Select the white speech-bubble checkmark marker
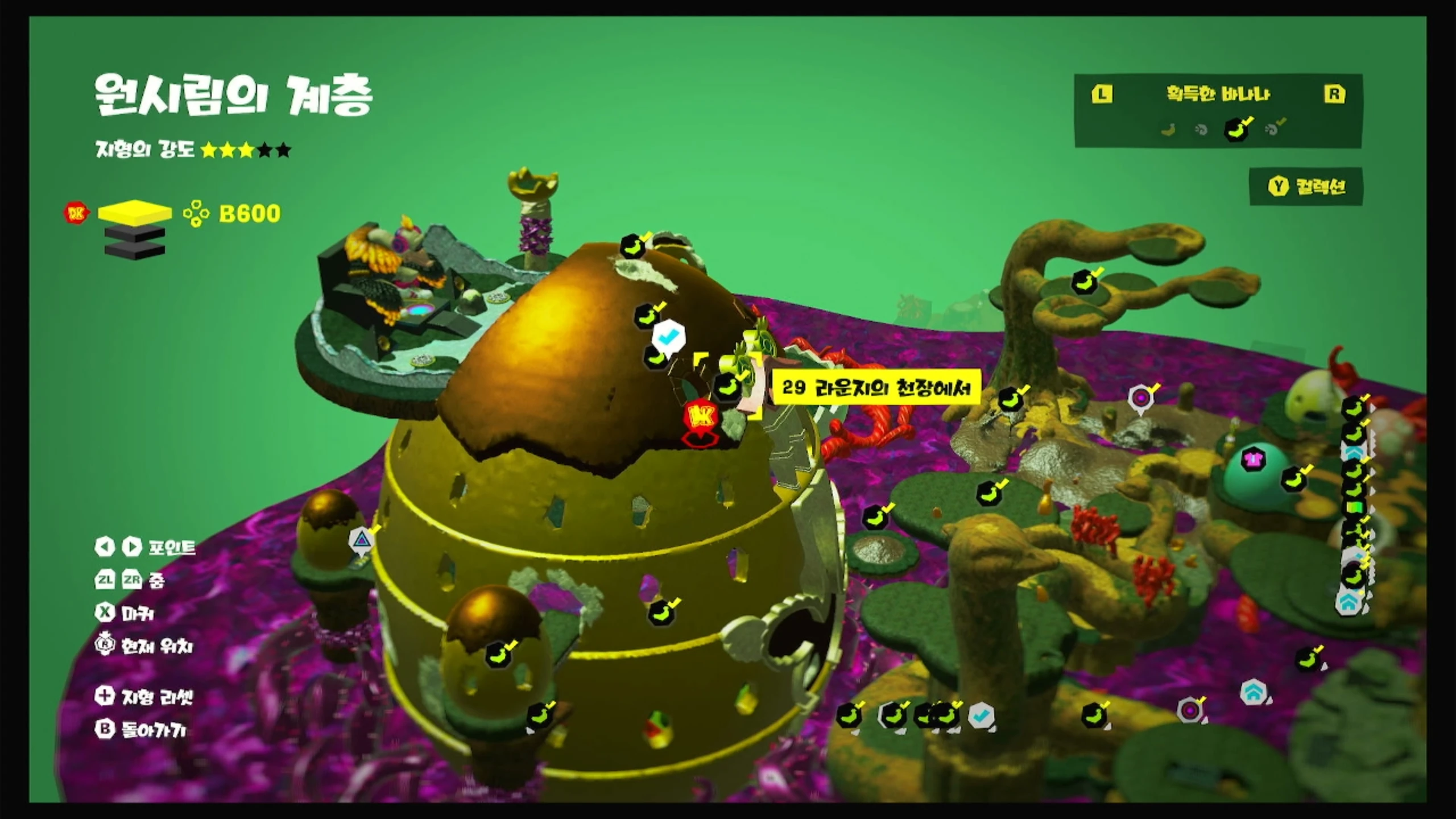 (x=668, y=337)
